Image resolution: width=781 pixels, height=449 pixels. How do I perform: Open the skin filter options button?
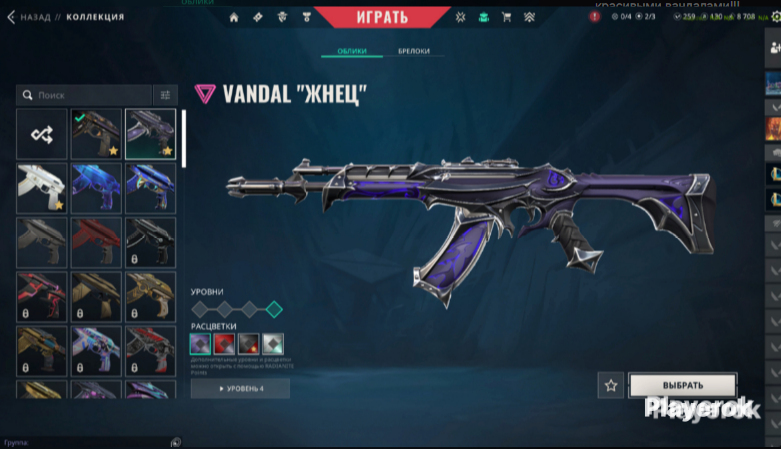point(165,94)
